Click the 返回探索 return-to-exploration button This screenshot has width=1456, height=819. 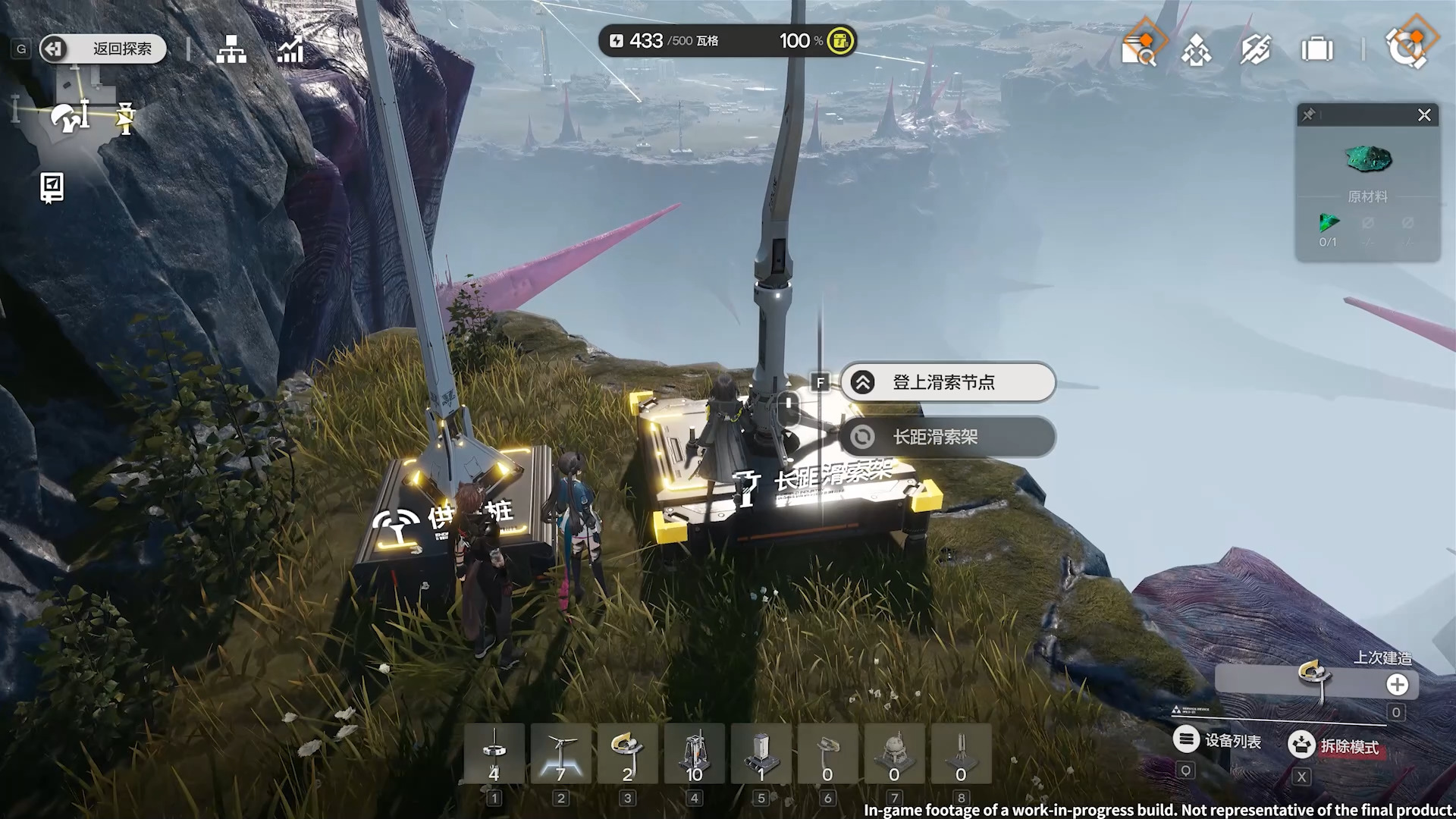click(103, 49)
